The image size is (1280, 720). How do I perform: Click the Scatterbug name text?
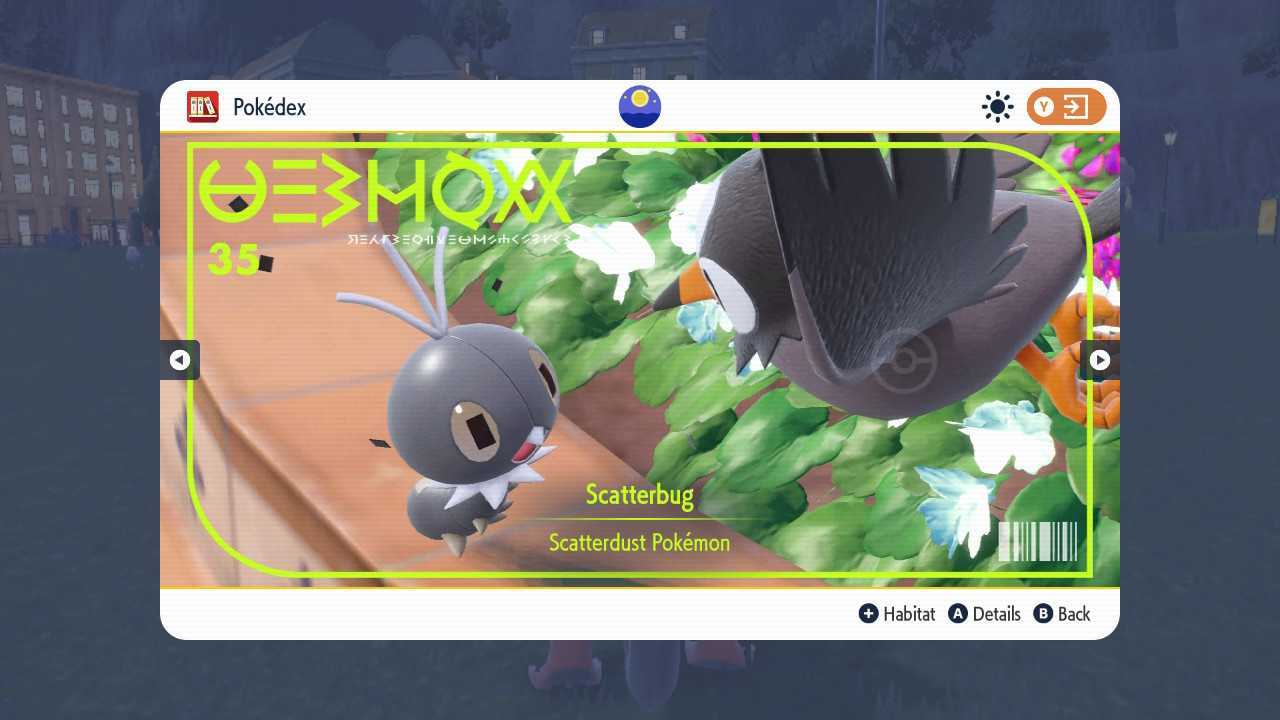pos(639,494)
